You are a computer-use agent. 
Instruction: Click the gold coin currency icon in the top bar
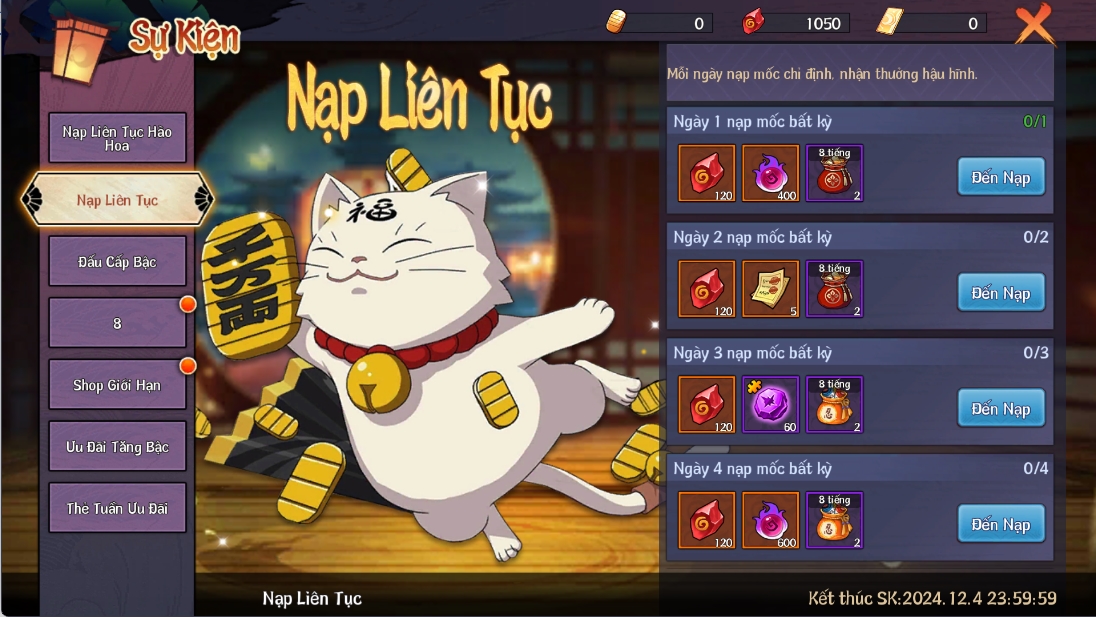617,22
